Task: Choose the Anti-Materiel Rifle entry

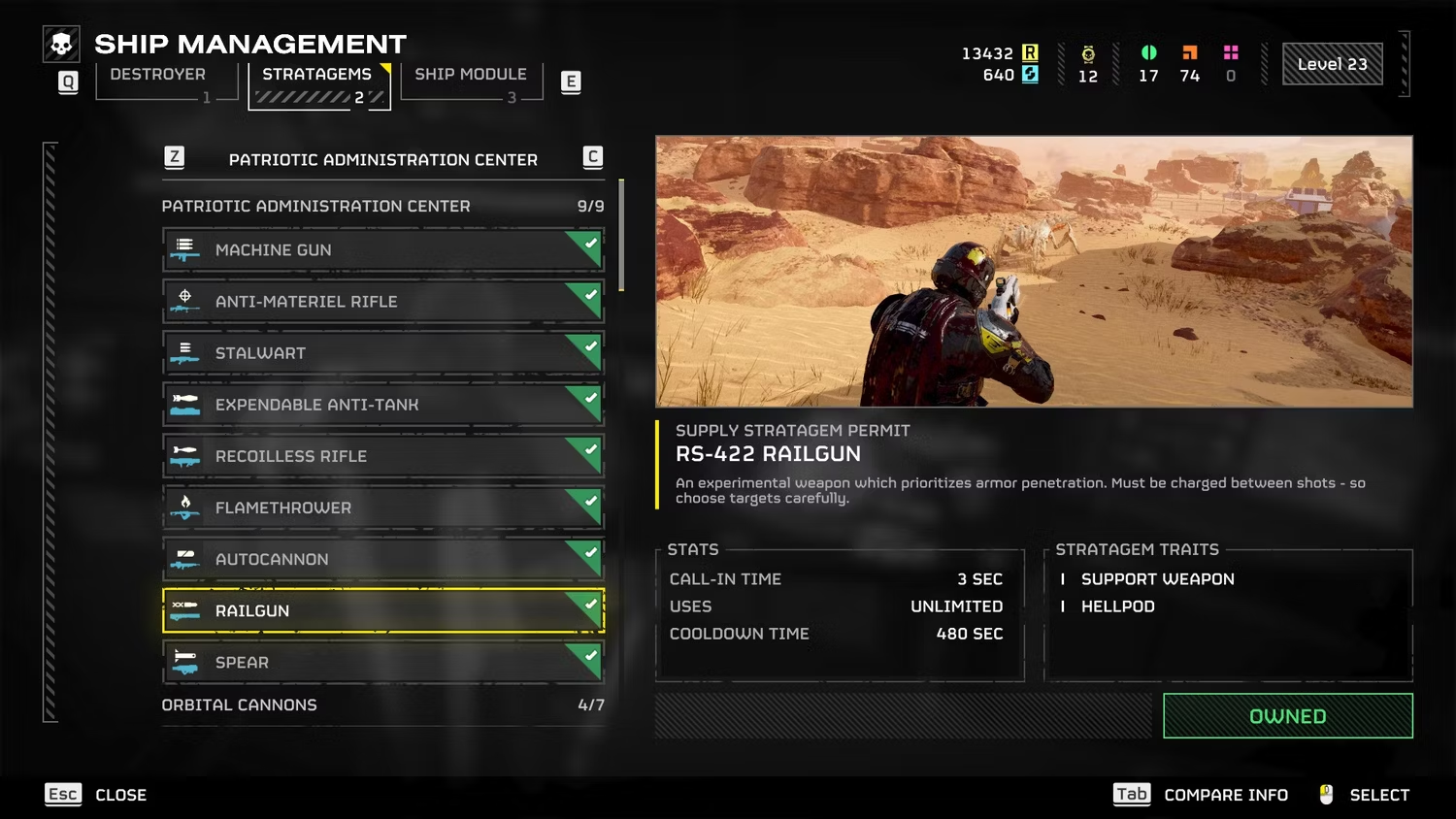Action: tap(382, 302)
